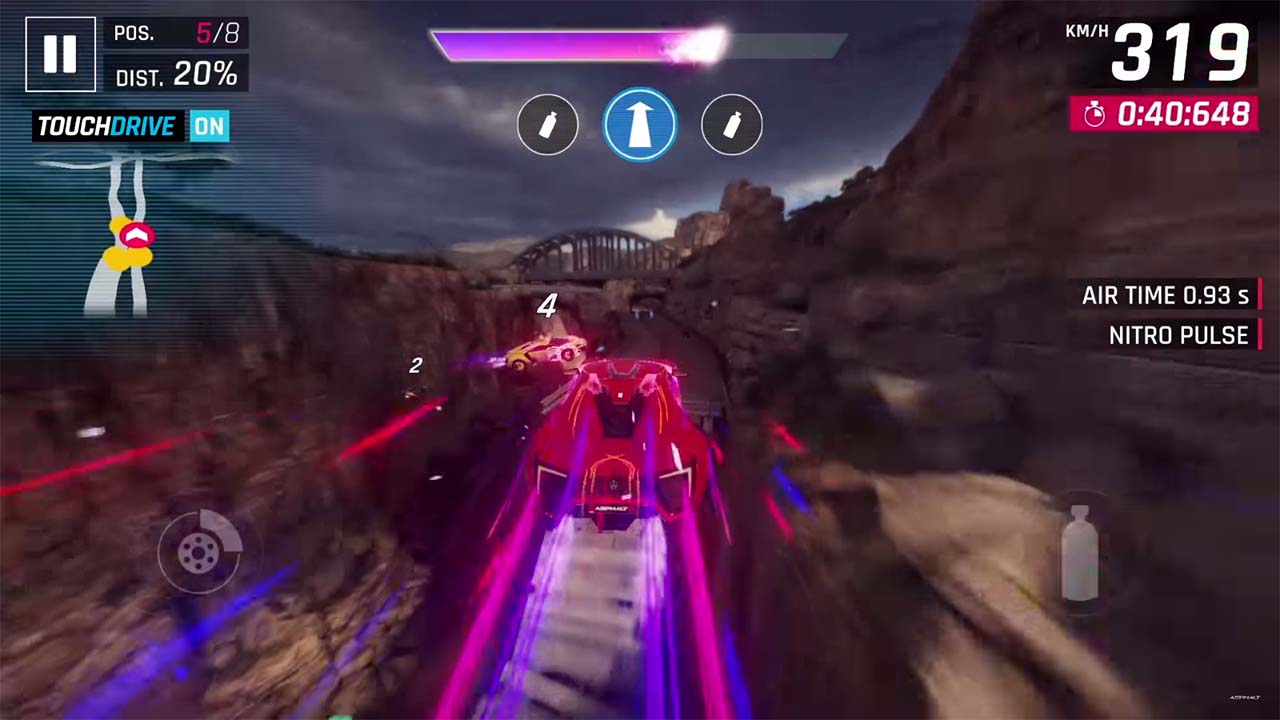The image size is (1280, 720).
Task: Tap the right nitro bottle icon
Action: 732,124
